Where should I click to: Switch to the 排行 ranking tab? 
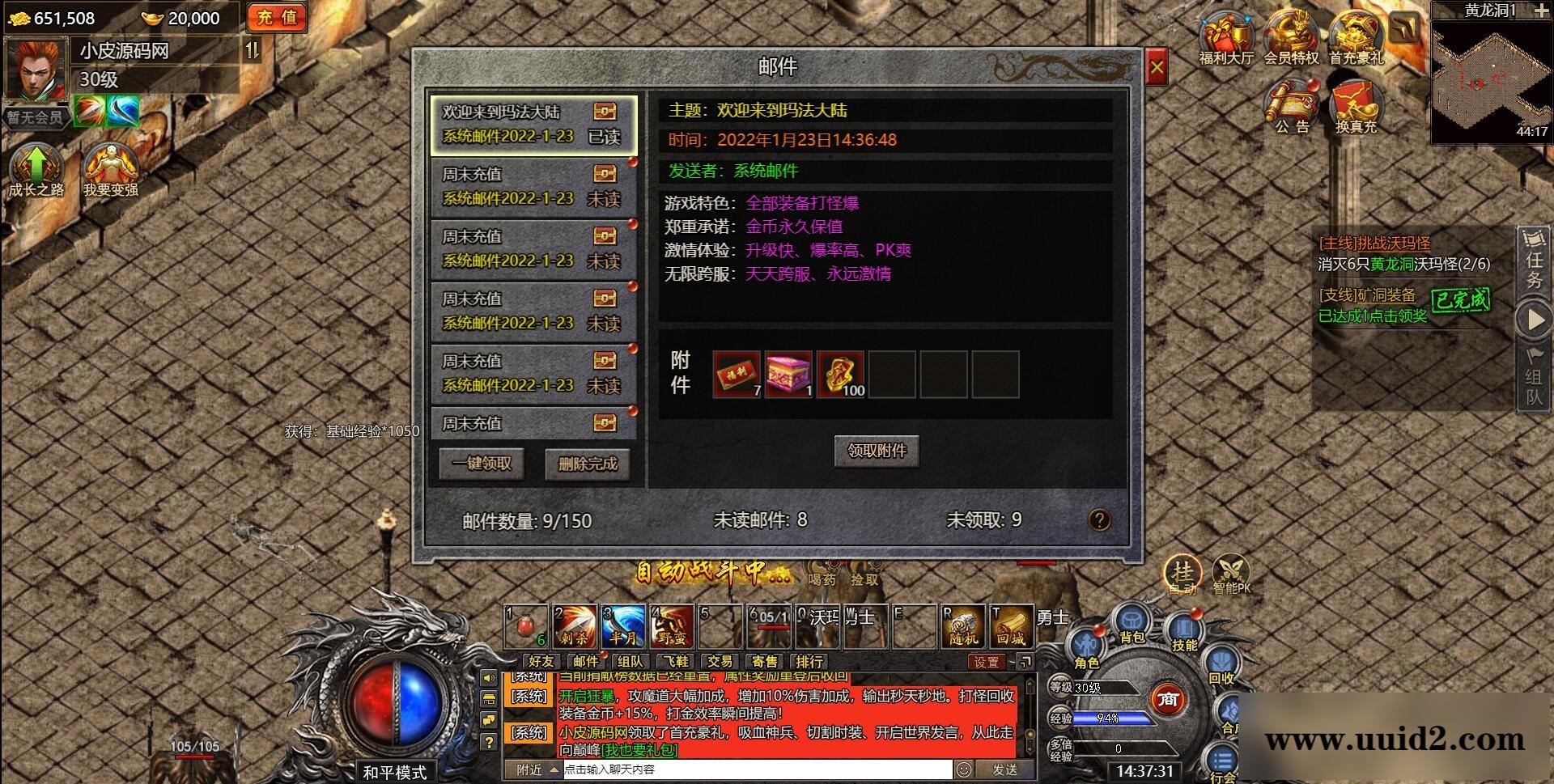809,661
